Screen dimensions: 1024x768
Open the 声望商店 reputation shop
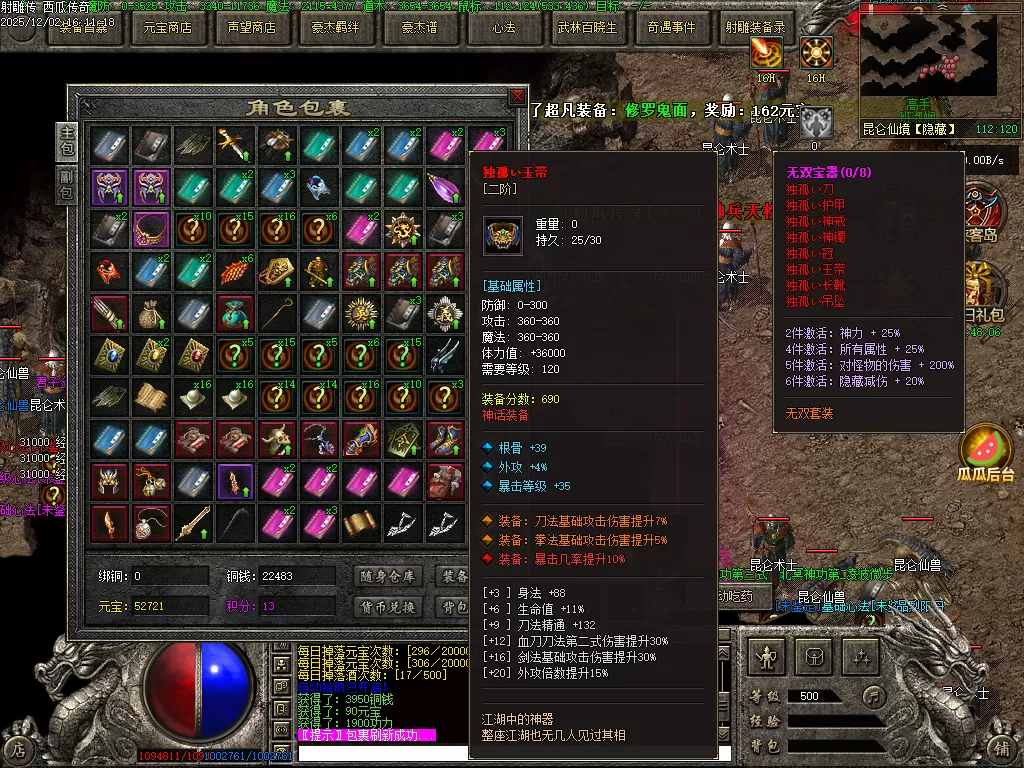251,28
